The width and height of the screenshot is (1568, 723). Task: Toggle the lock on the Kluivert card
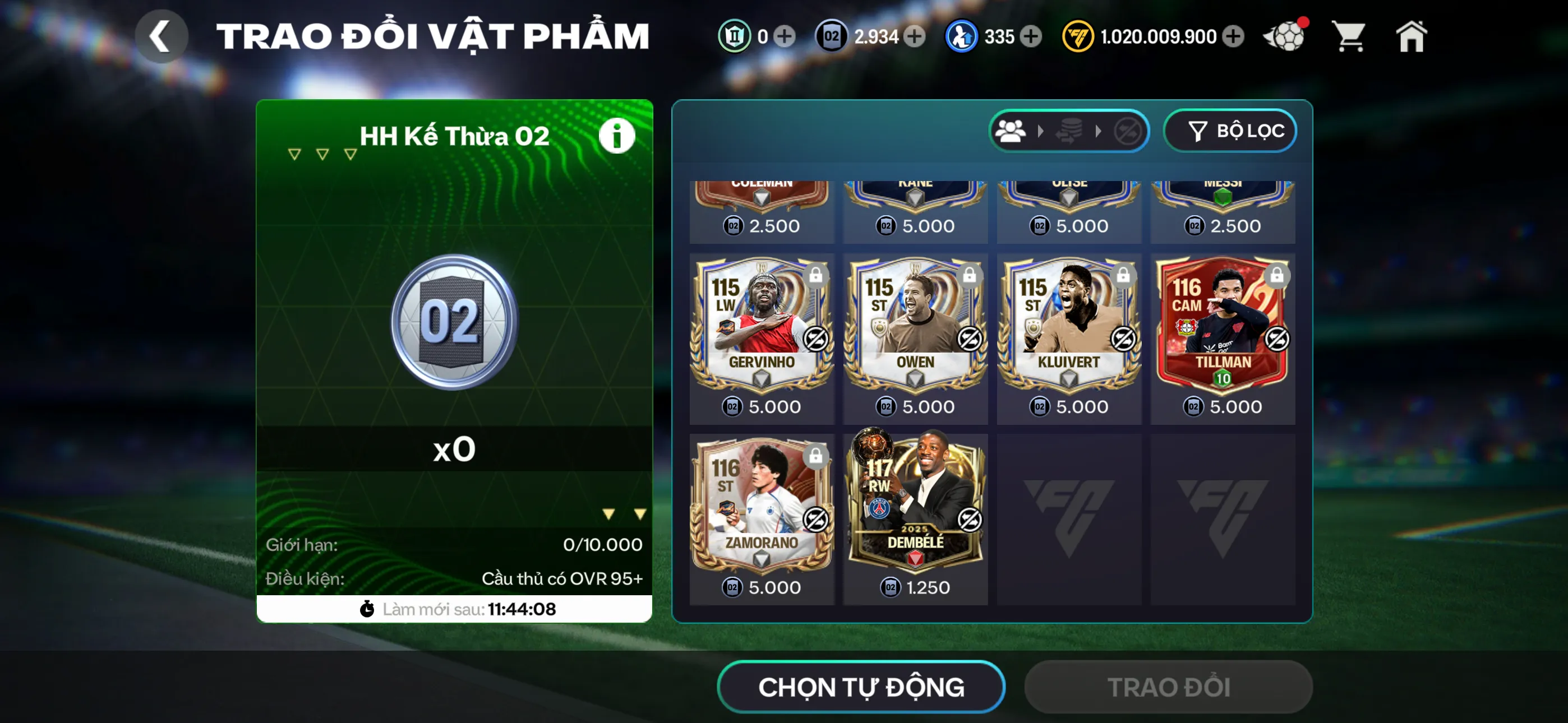point(1123,275)
